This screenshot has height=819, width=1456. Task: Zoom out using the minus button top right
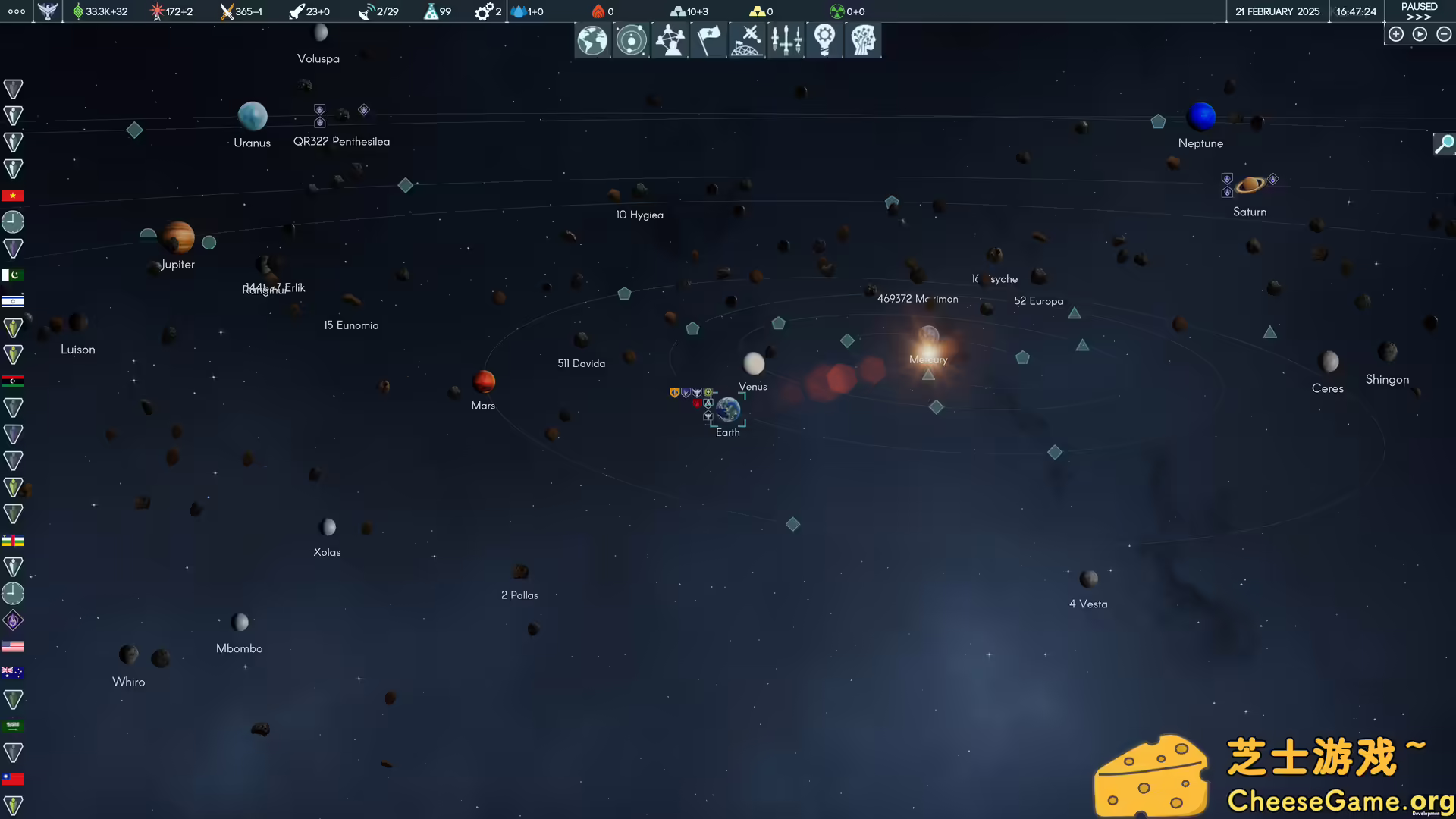(x=1443, y=34)
